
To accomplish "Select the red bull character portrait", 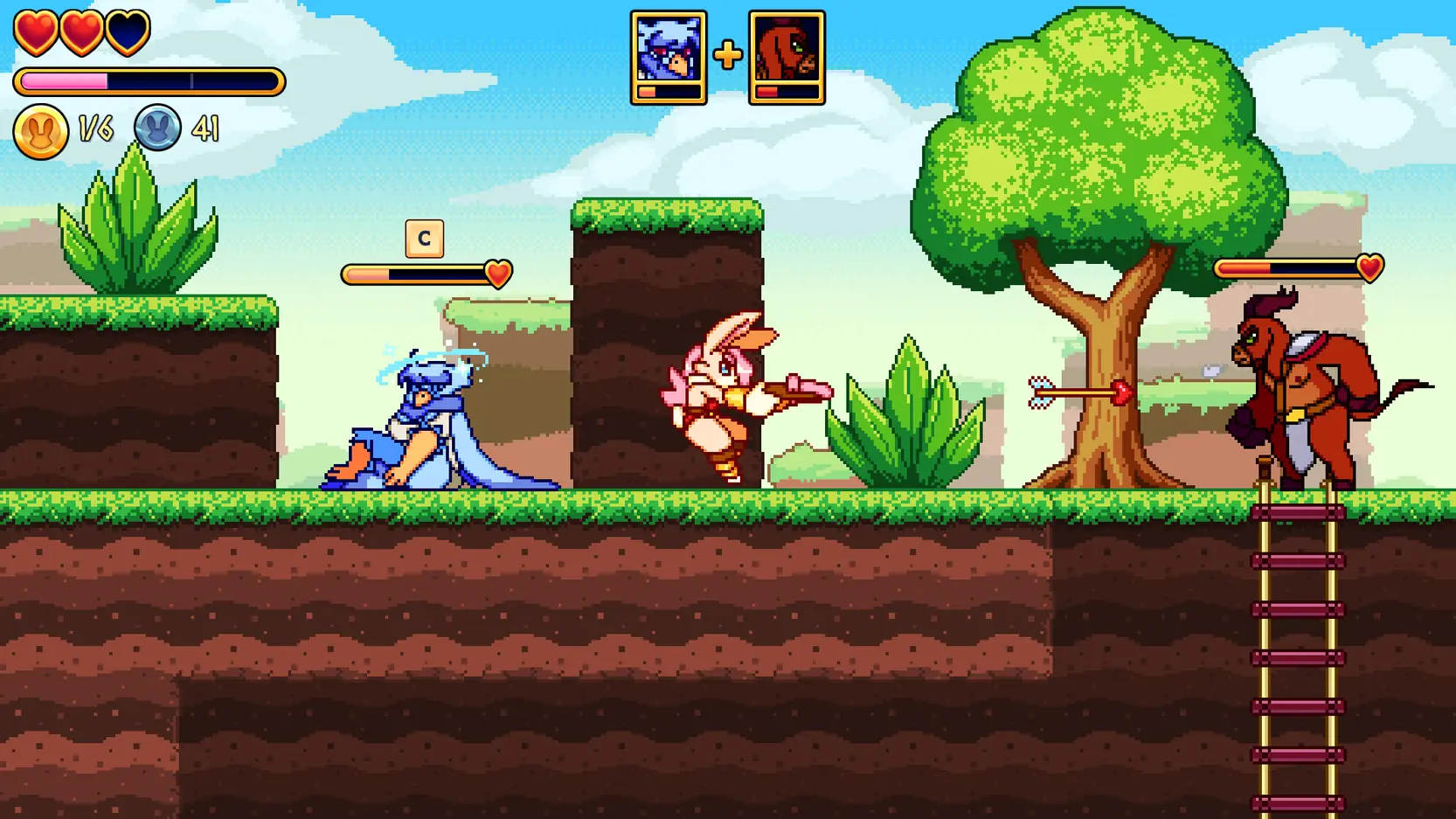I will tap(787, 57).
